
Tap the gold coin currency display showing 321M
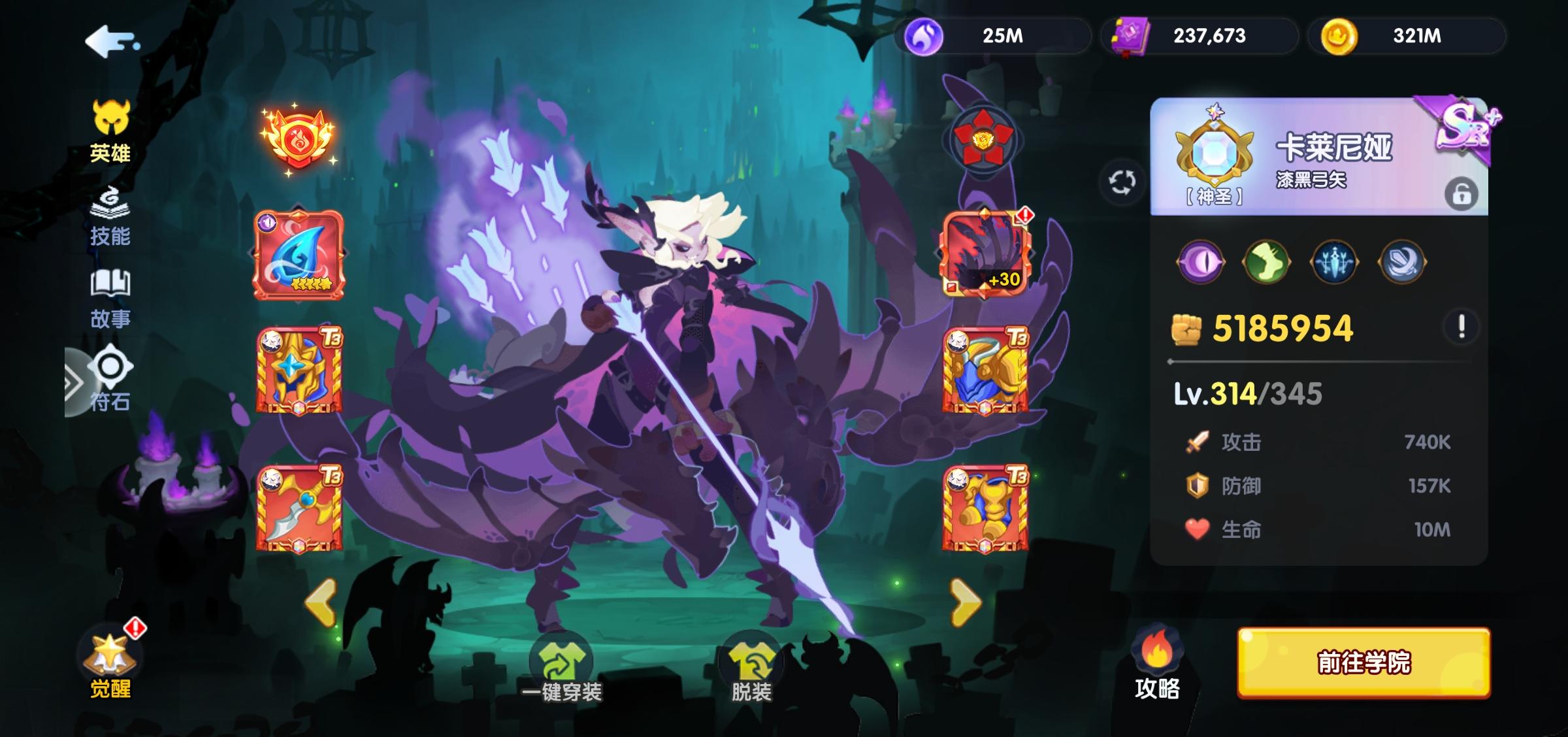coord(1408,37)
